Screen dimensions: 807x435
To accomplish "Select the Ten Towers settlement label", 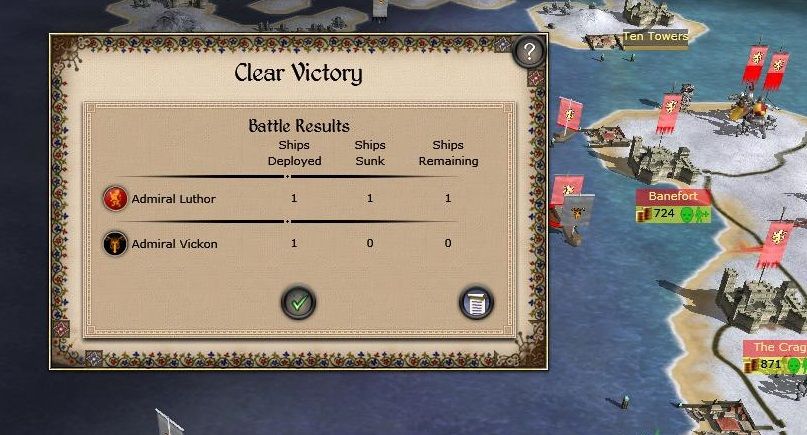I will pos(655,37).
